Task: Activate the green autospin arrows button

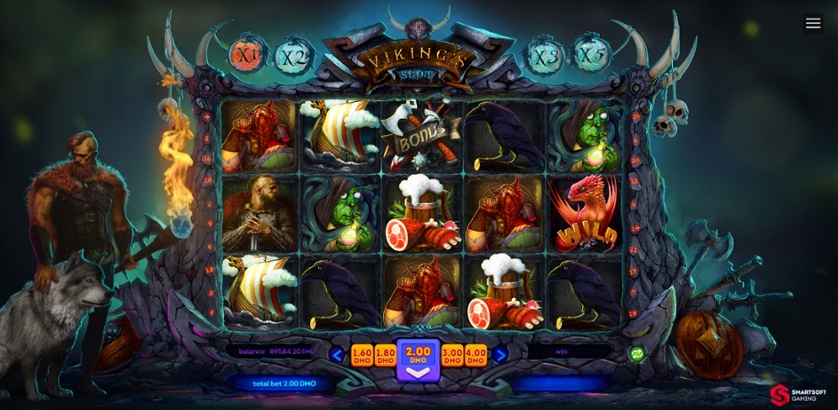Action: tap(636, 353)
